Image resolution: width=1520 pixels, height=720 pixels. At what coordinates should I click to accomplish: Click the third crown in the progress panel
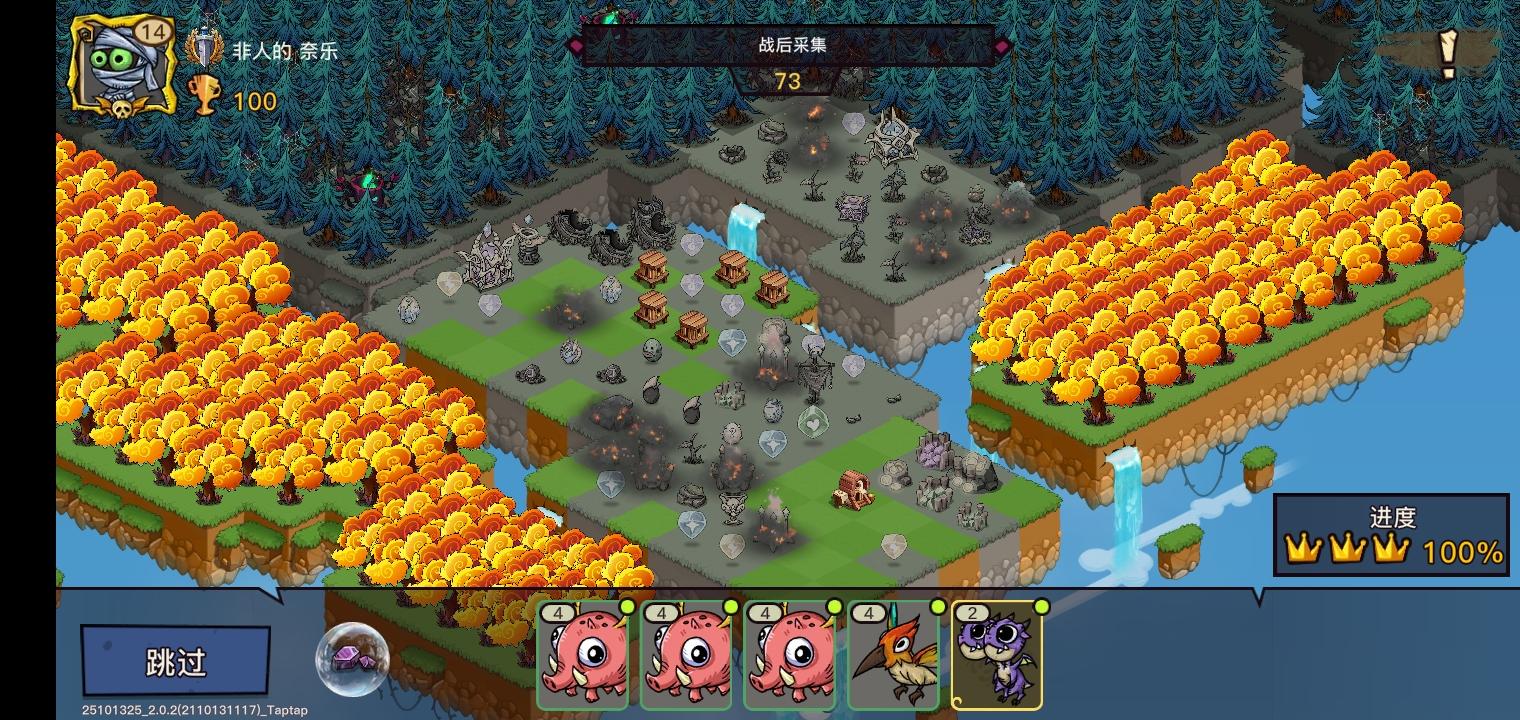coord(1394,549)
